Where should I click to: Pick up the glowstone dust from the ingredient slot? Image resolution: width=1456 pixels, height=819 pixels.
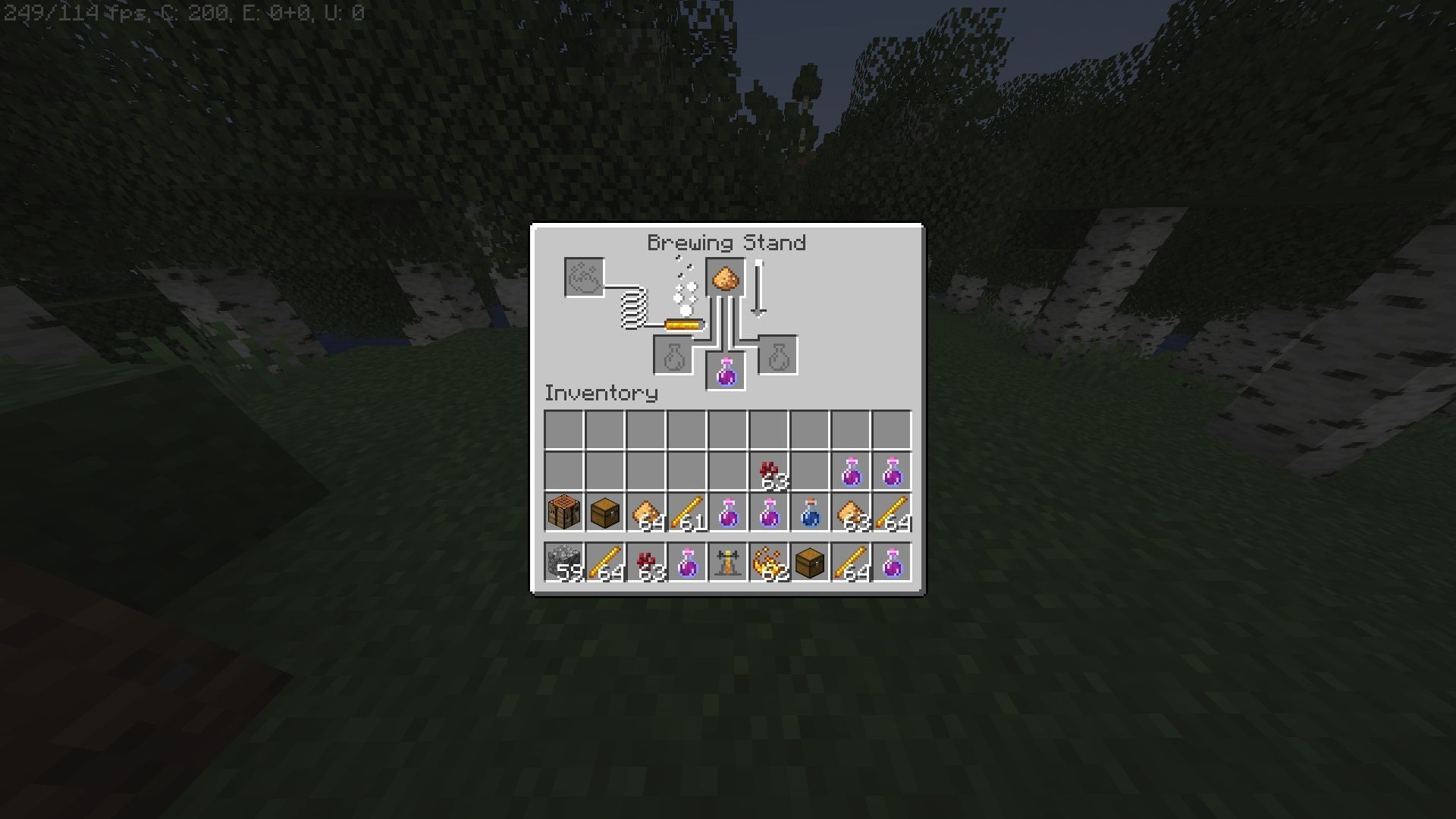pos(724,275)
